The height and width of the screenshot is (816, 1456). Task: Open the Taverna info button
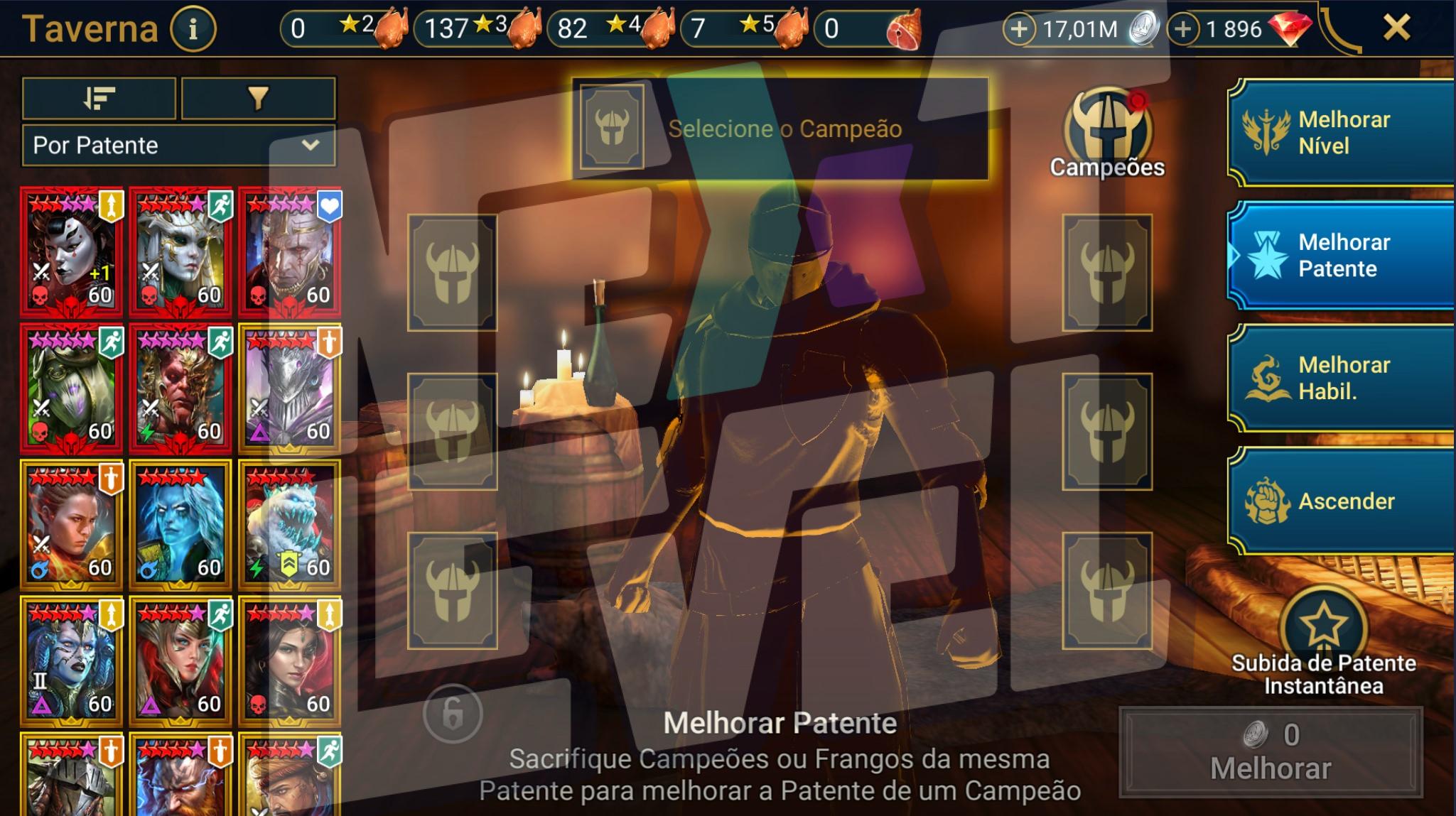tap(193, 29)
